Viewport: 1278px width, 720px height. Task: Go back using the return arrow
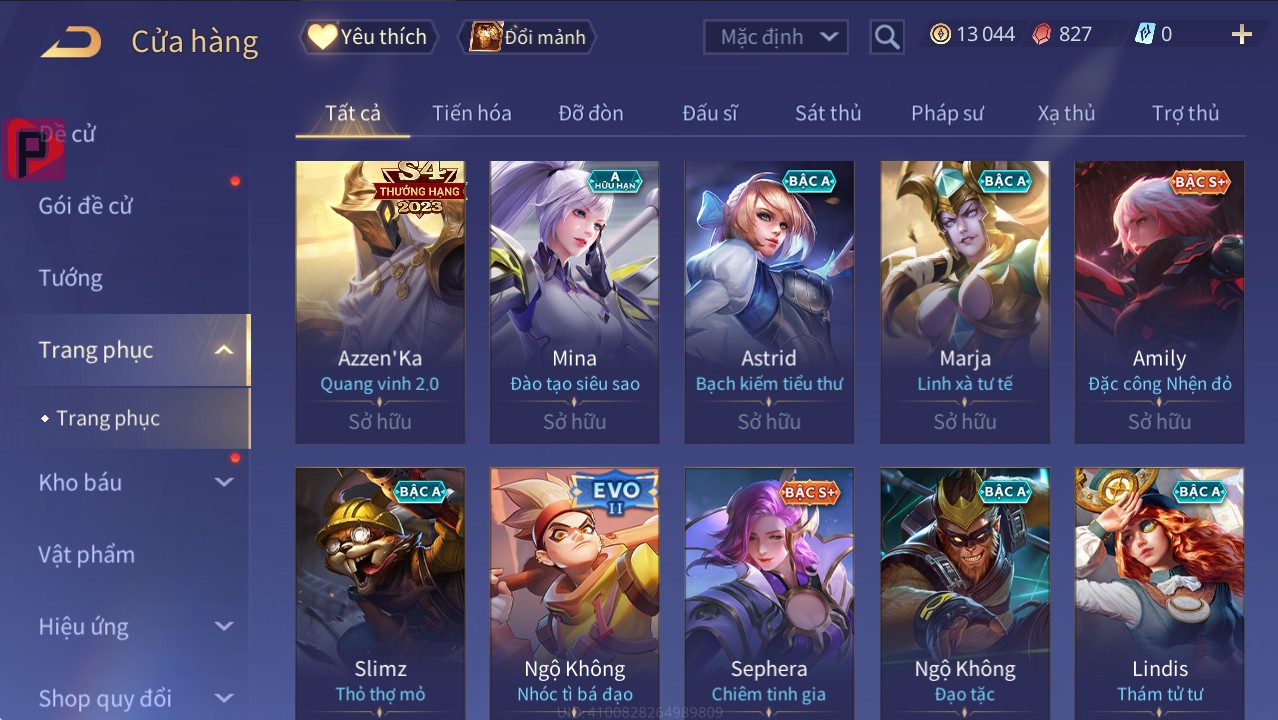(71, 42)
